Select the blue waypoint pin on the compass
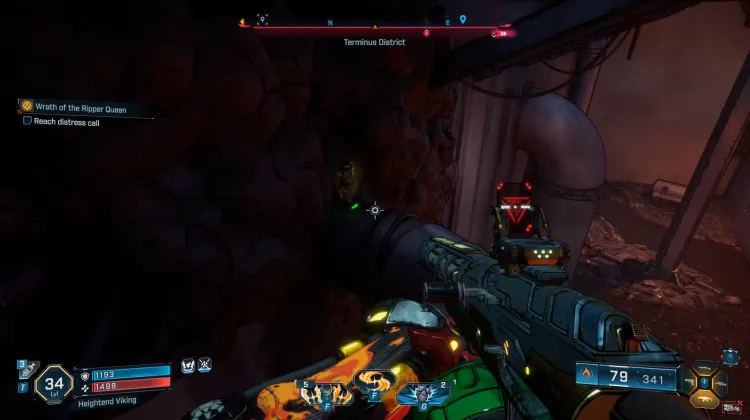750x420 pixels. pos(462,19)
